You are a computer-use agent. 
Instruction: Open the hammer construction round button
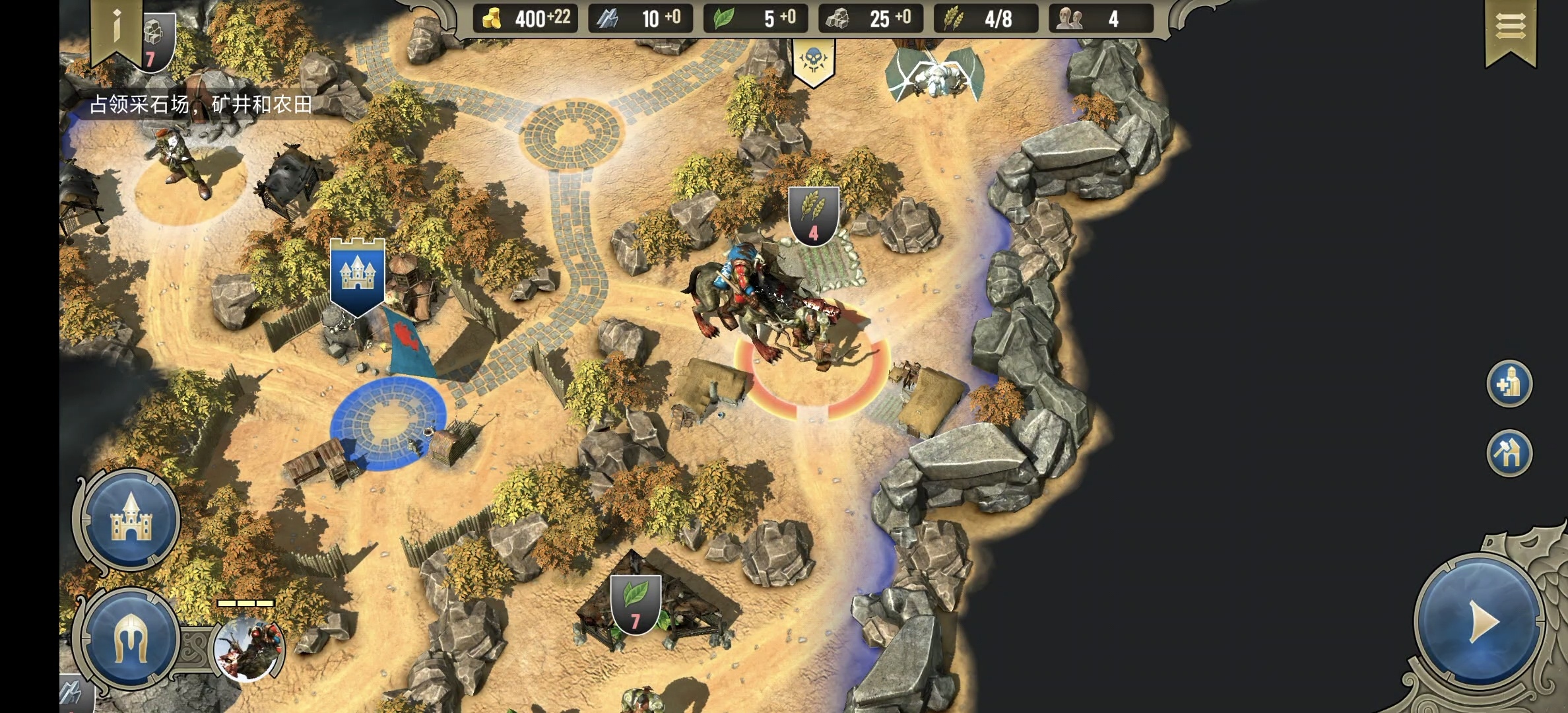(x=1509, y=453)
